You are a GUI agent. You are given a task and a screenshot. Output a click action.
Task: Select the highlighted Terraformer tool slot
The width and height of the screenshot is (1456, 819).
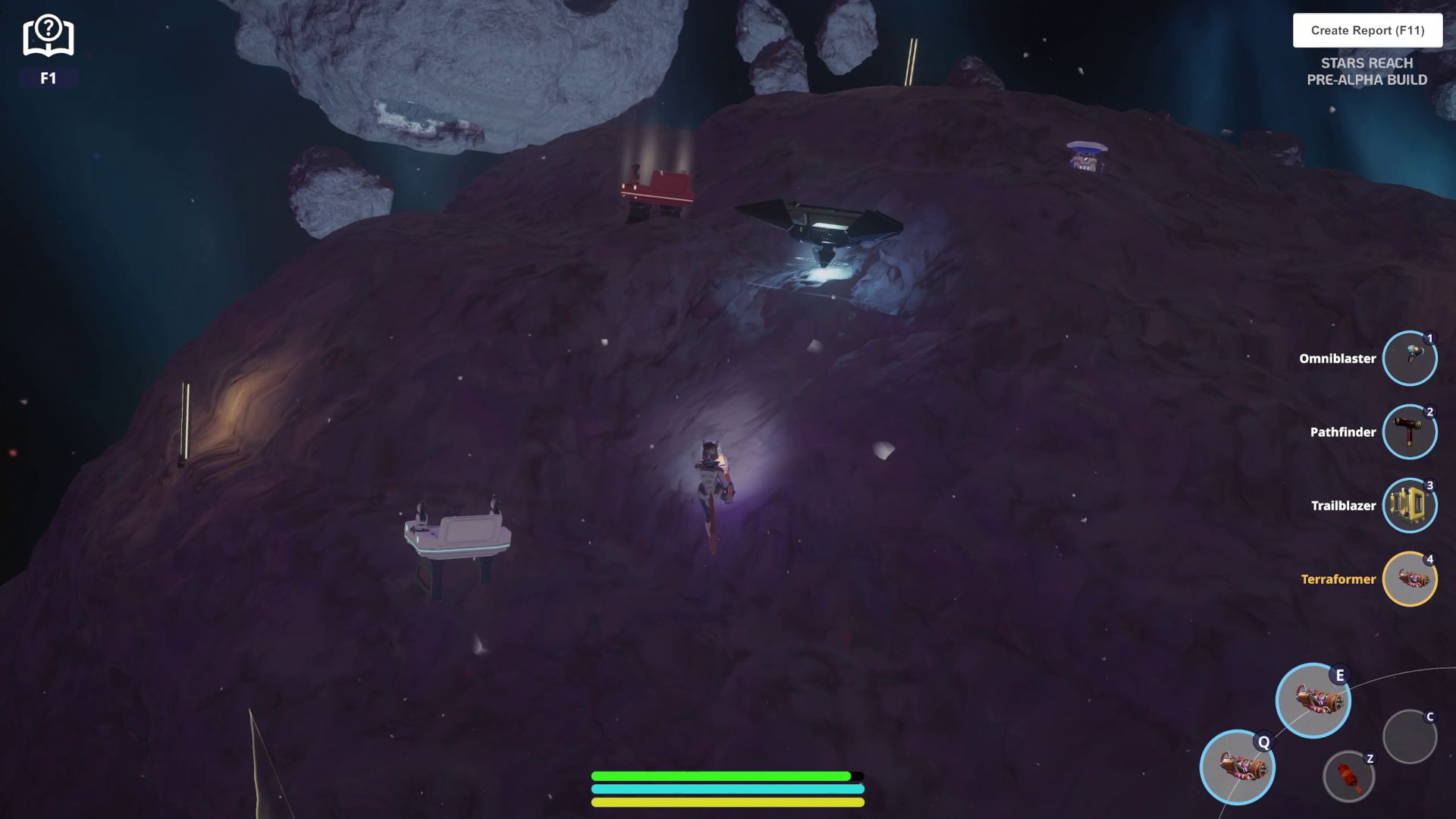point(1409,579)
